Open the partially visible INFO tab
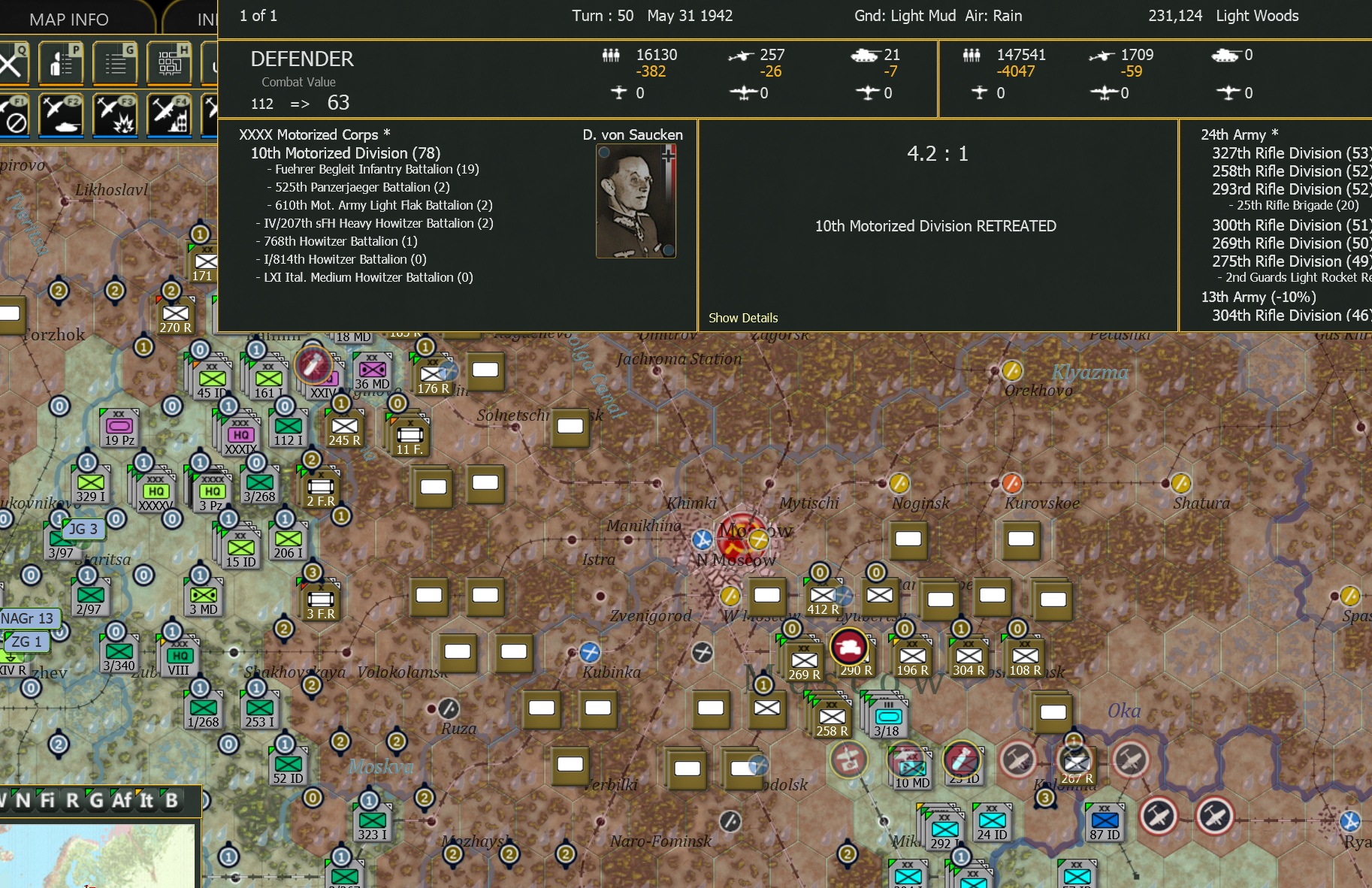1372x888 pixels. (x=208, y=19)
